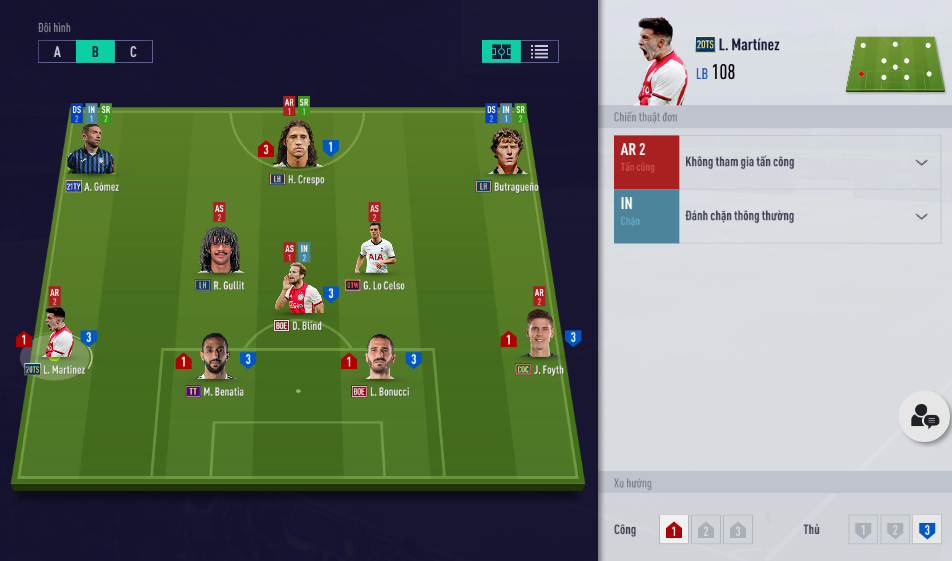Open the AR 2 attack tactic dropdown
The height and width of the screenshot is (561, 952).
pos(809,162)
